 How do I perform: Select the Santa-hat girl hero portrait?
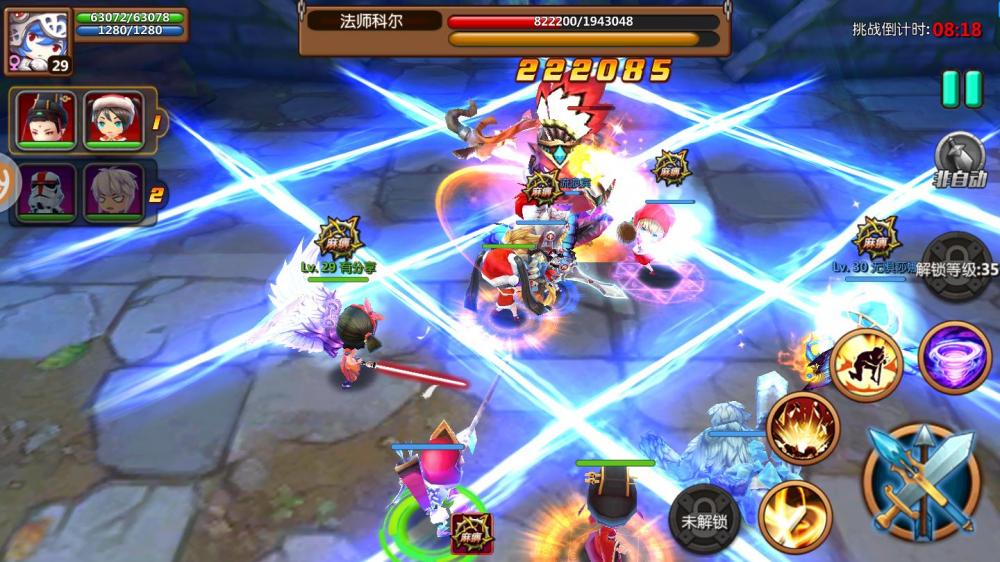[115, 120]
